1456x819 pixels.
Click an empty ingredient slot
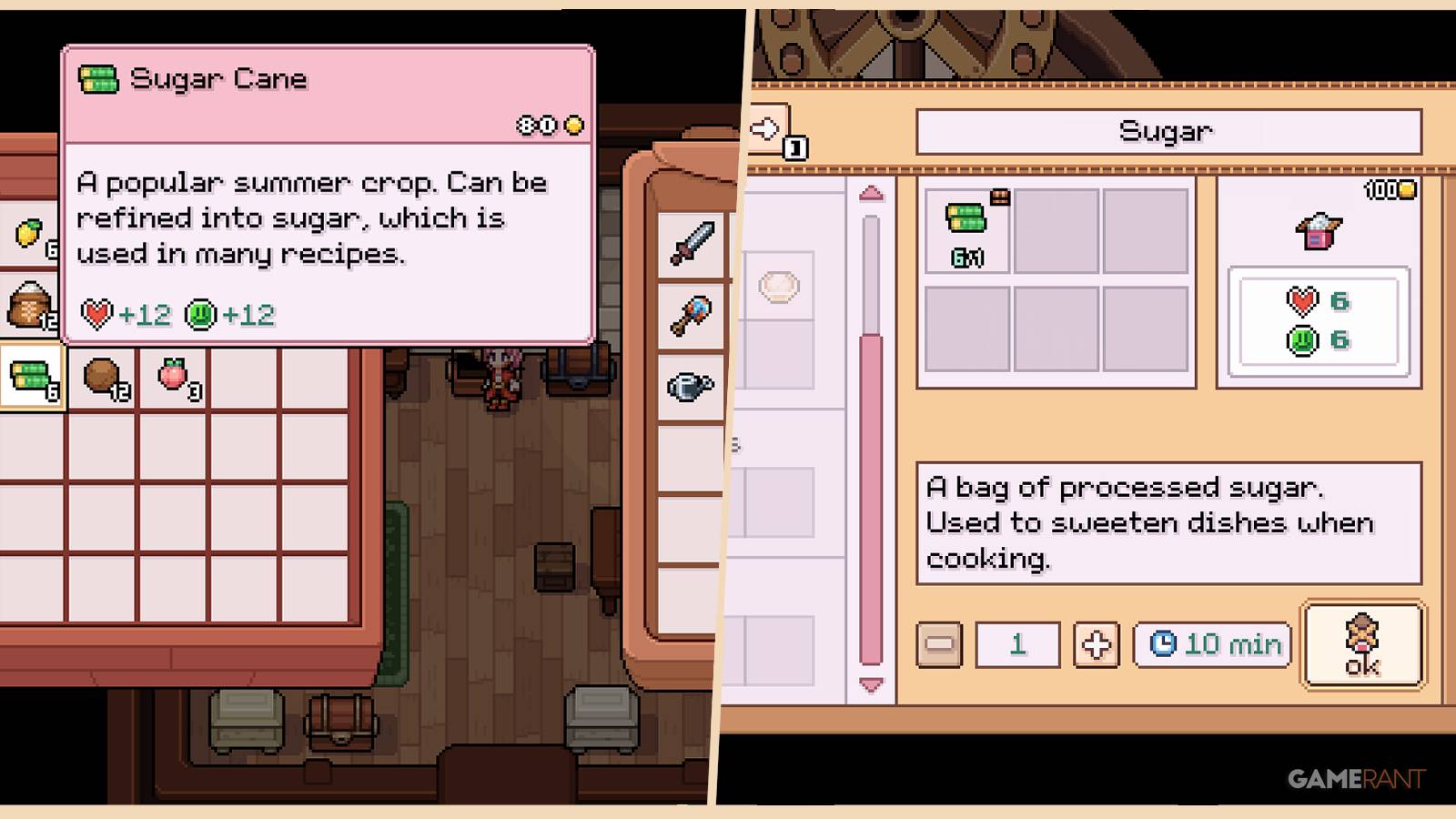coord(1057,229)
